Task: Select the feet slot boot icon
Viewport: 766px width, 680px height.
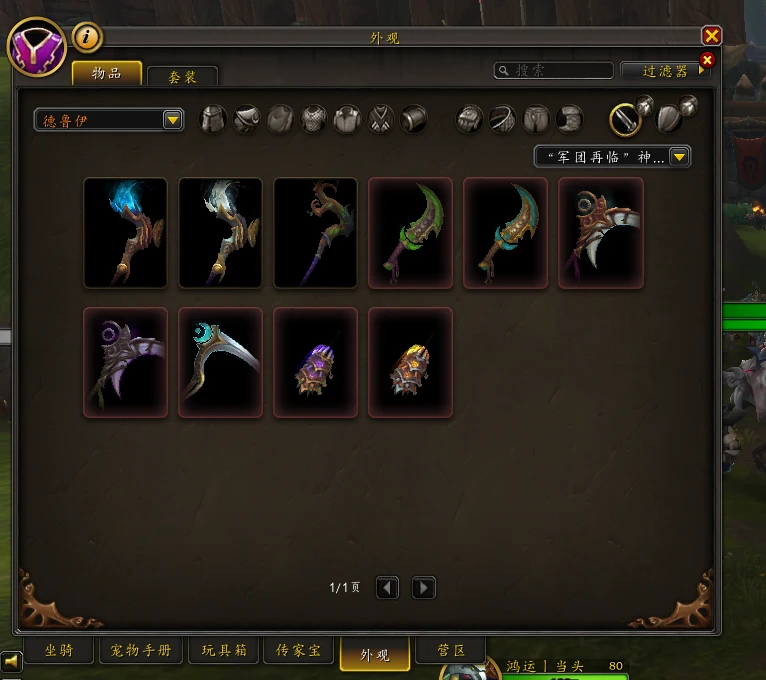Action: [x=570, y=120]
